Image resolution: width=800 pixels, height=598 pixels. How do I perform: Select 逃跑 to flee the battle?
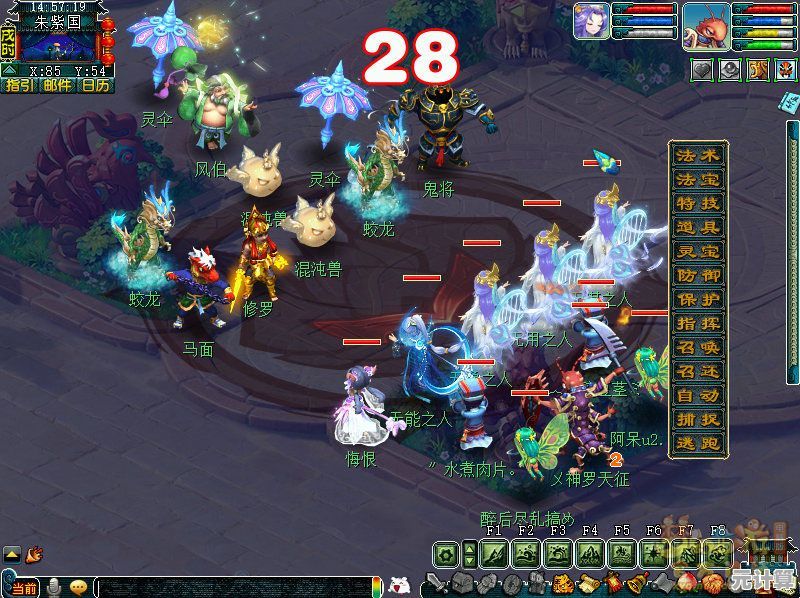tap(698, 443)
